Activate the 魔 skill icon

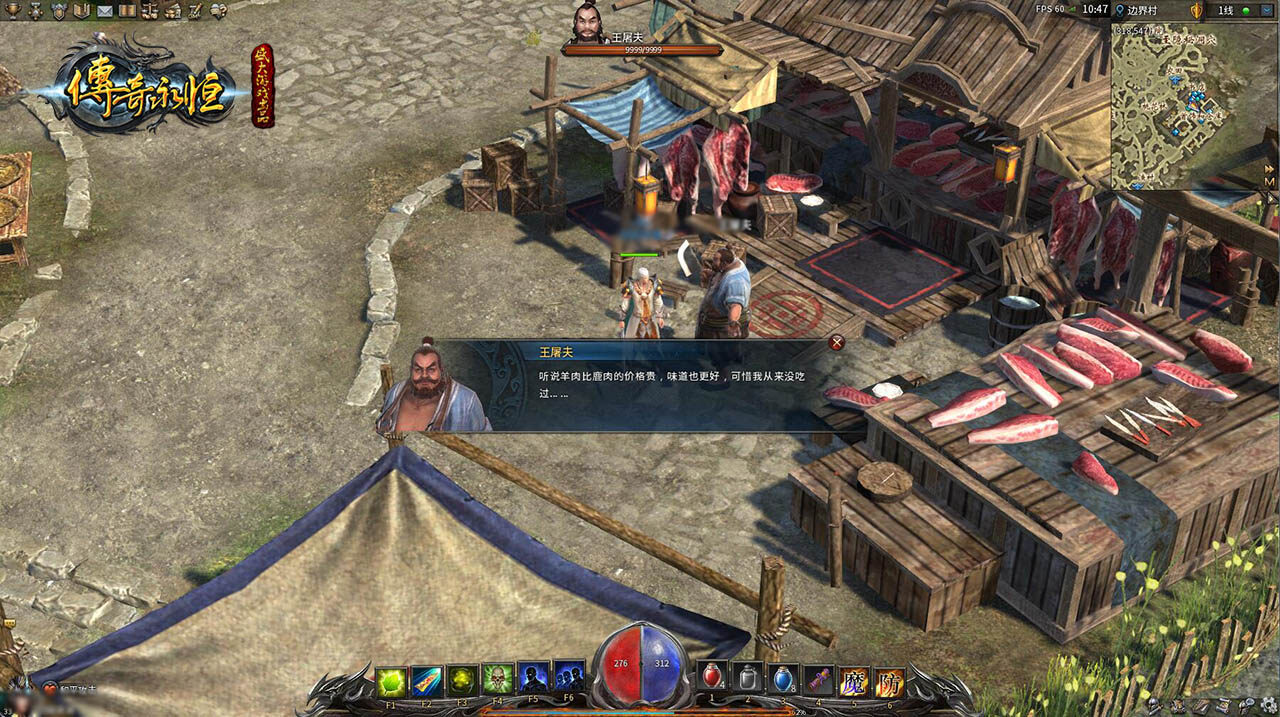pos(854,682)
